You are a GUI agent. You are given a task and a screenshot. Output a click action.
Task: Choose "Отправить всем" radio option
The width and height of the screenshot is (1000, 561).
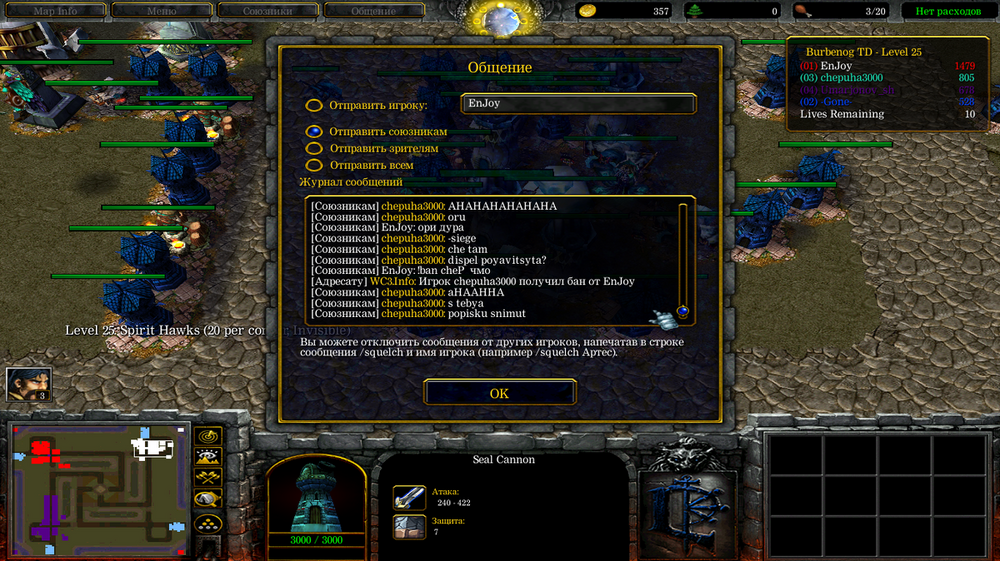[x=314, y=165]
